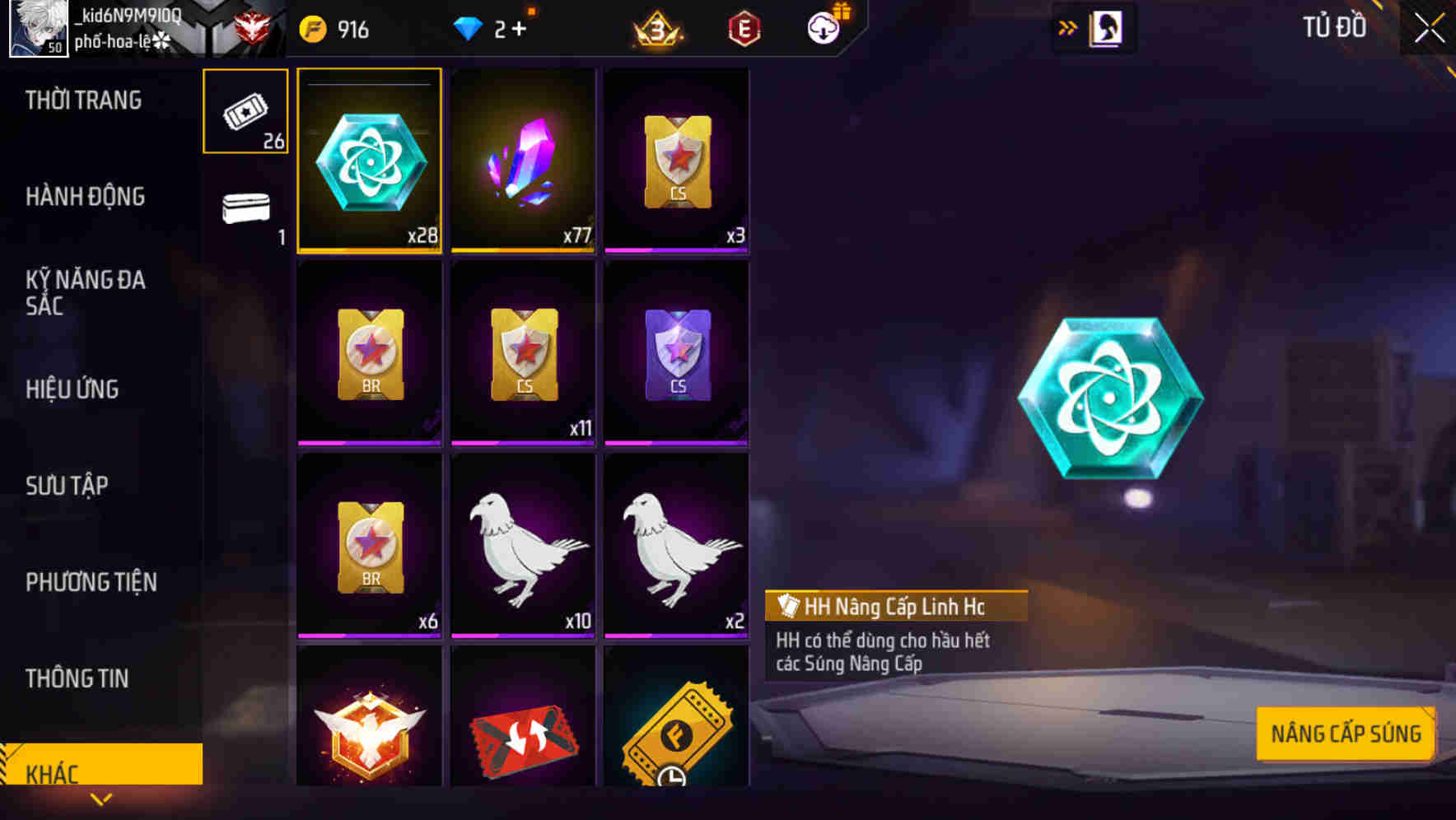Image resolution: width=1456 pixels, height=820 pixels.
Task: Click the red E badge icon
Action: (741, 28)
